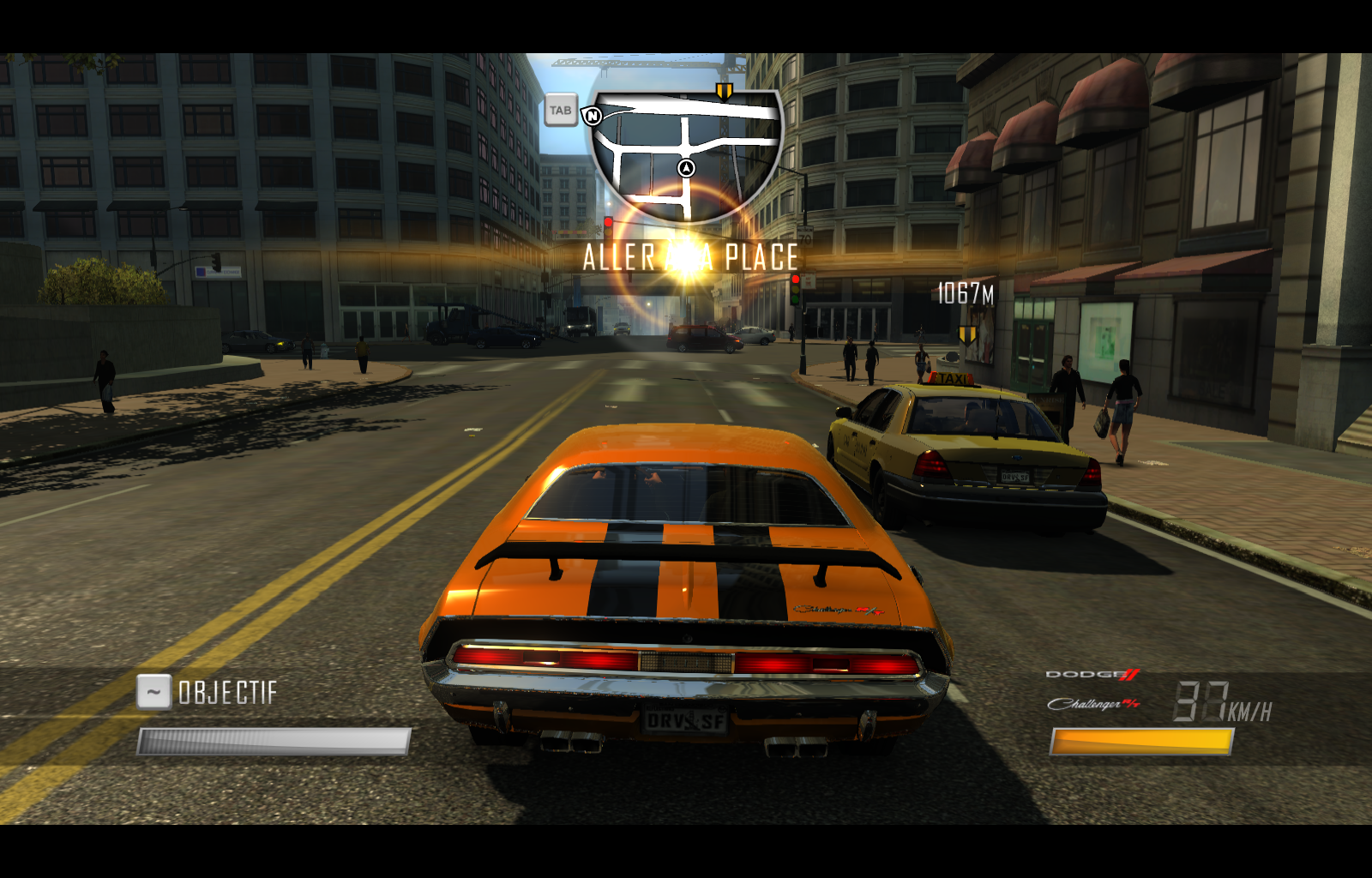Select the yellow destination arrow atop the minimap
This screenshot has width=1372, height=878.
click(725, 90)
